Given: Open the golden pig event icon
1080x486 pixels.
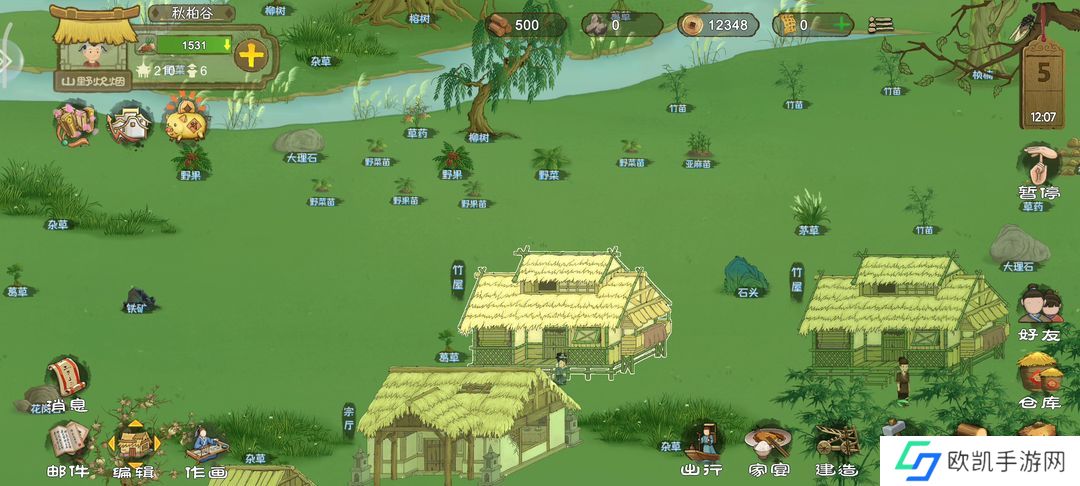Looking at the screenshot, I should [186, 123].
